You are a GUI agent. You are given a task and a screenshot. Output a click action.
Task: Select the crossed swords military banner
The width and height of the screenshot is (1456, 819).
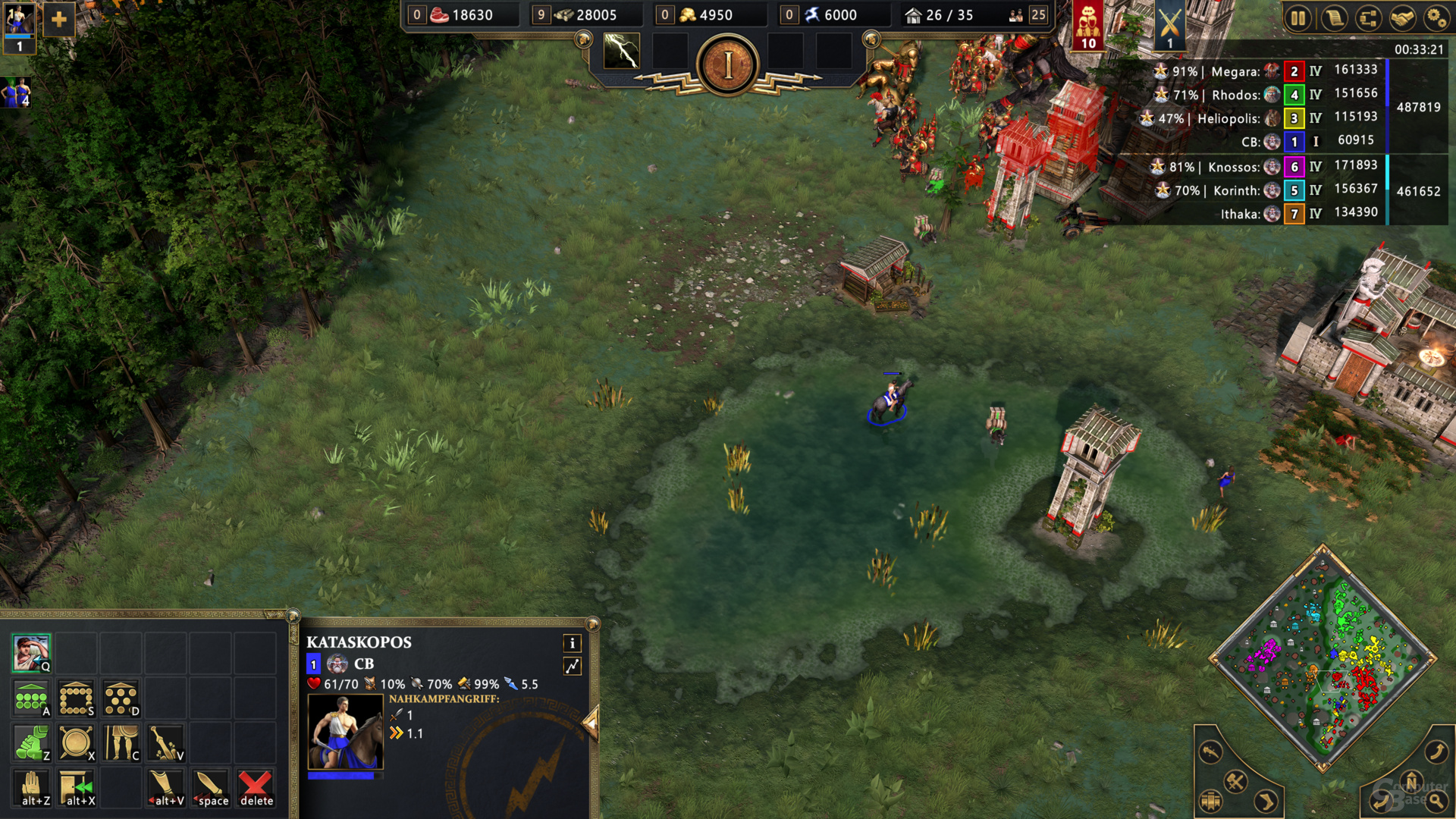pos(1169,26)
